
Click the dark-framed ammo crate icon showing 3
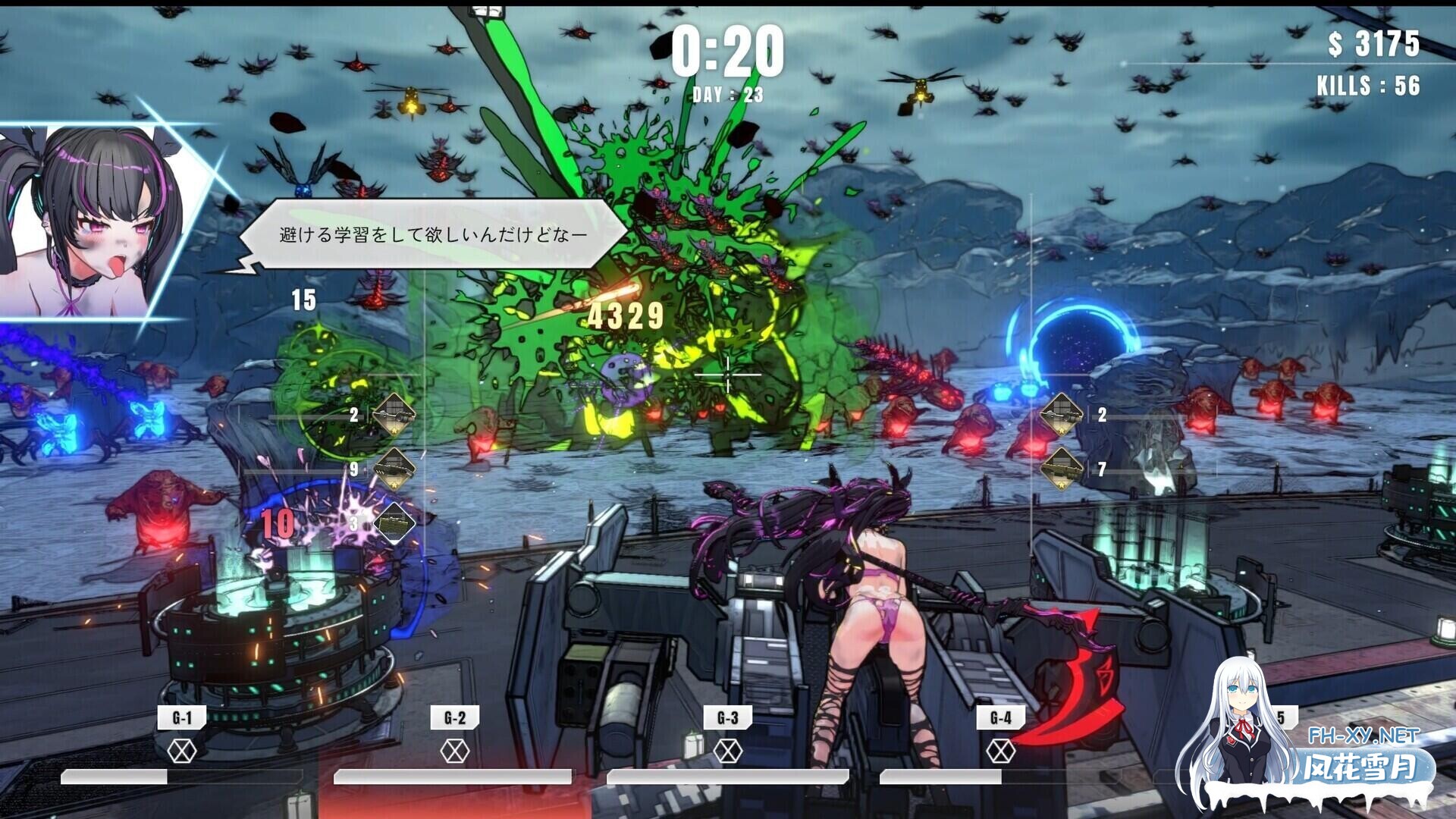pyautogui.click(x=394, y=522)
